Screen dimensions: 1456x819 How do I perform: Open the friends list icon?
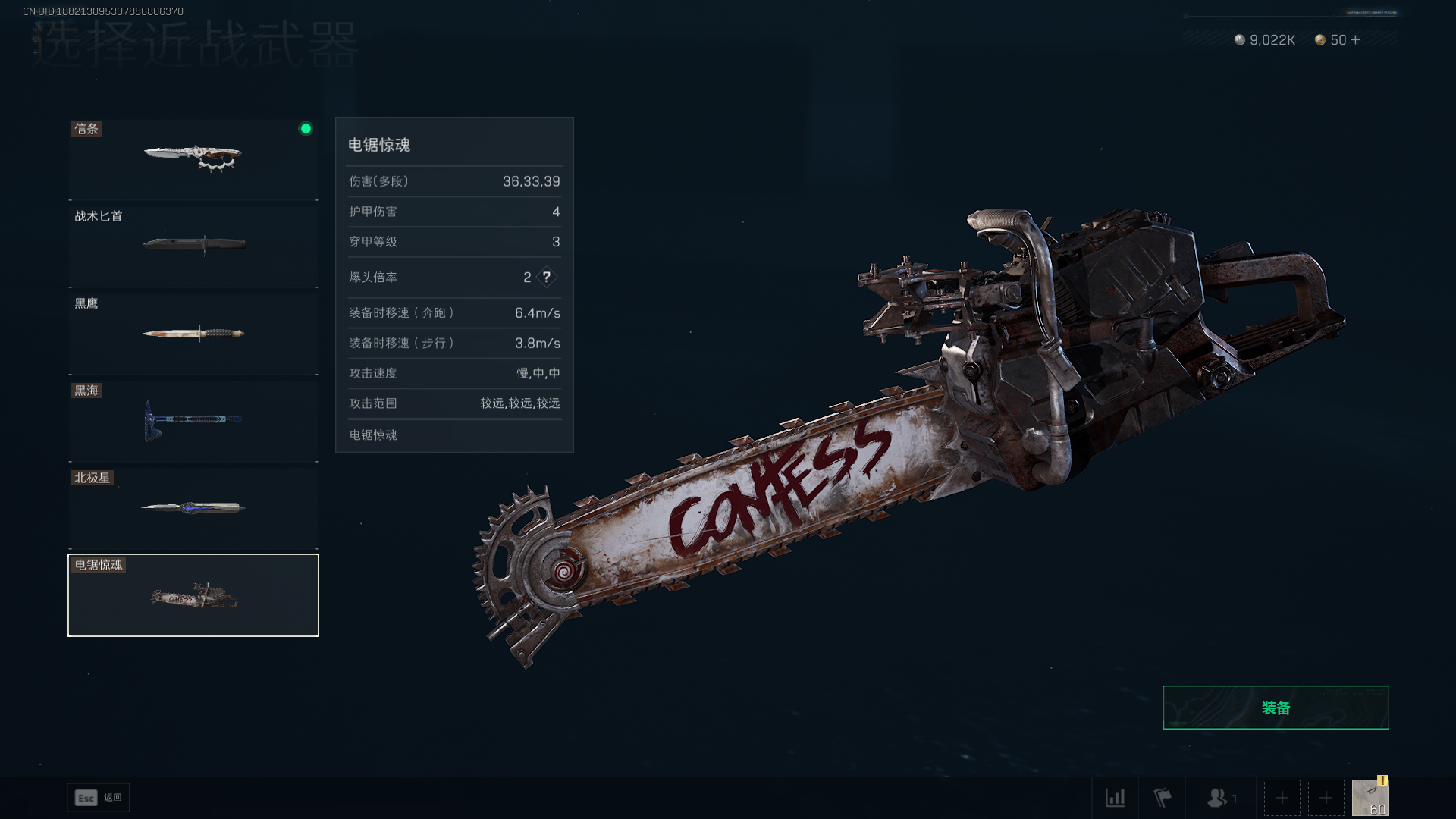coord(1219,798)
